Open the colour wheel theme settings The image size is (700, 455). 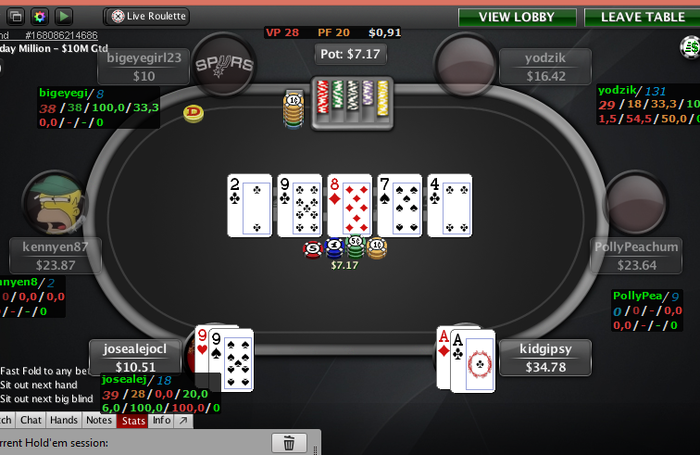click(x=40, y=16)
